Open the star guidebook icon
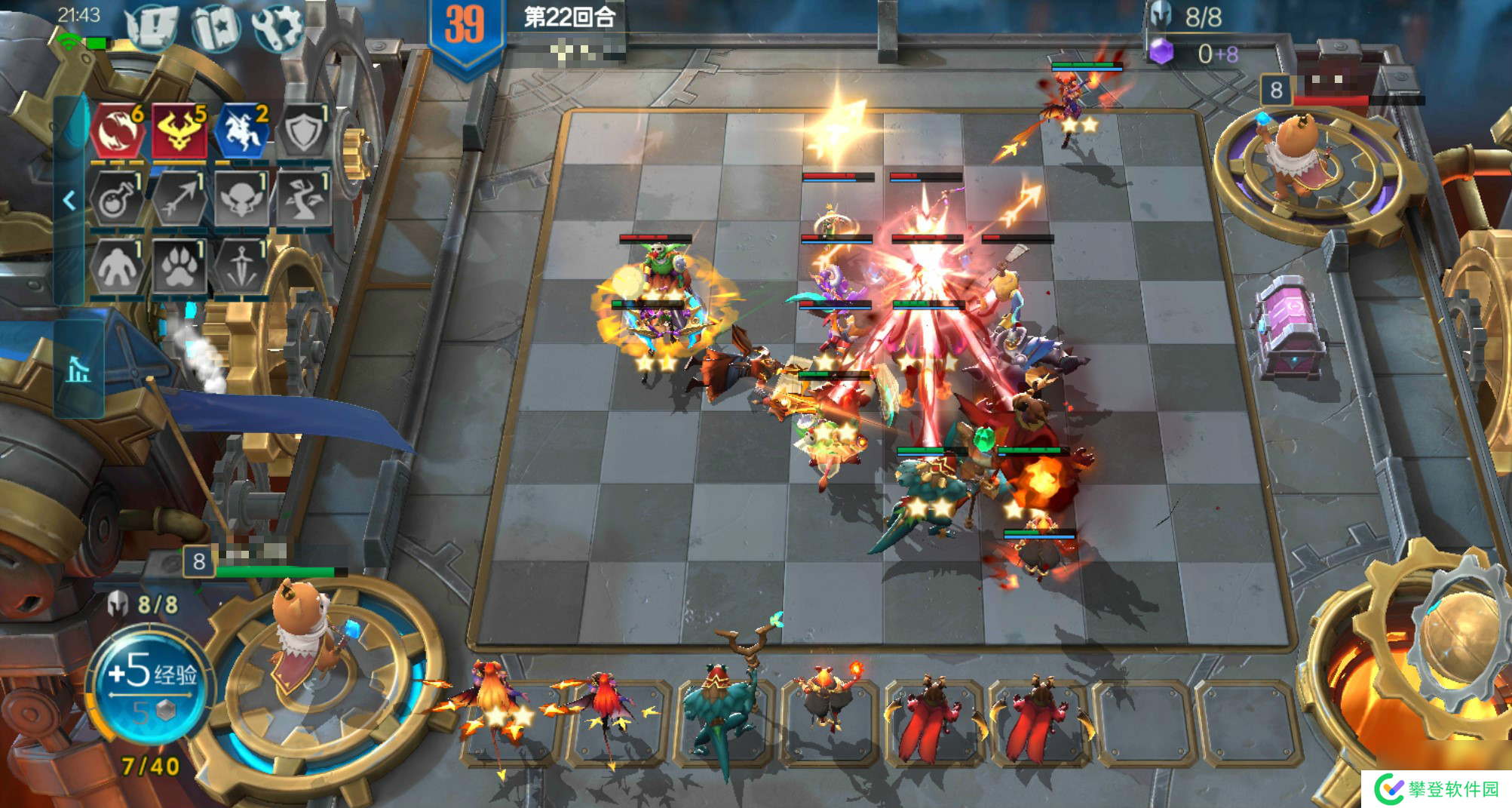 (x=216, y=28)
